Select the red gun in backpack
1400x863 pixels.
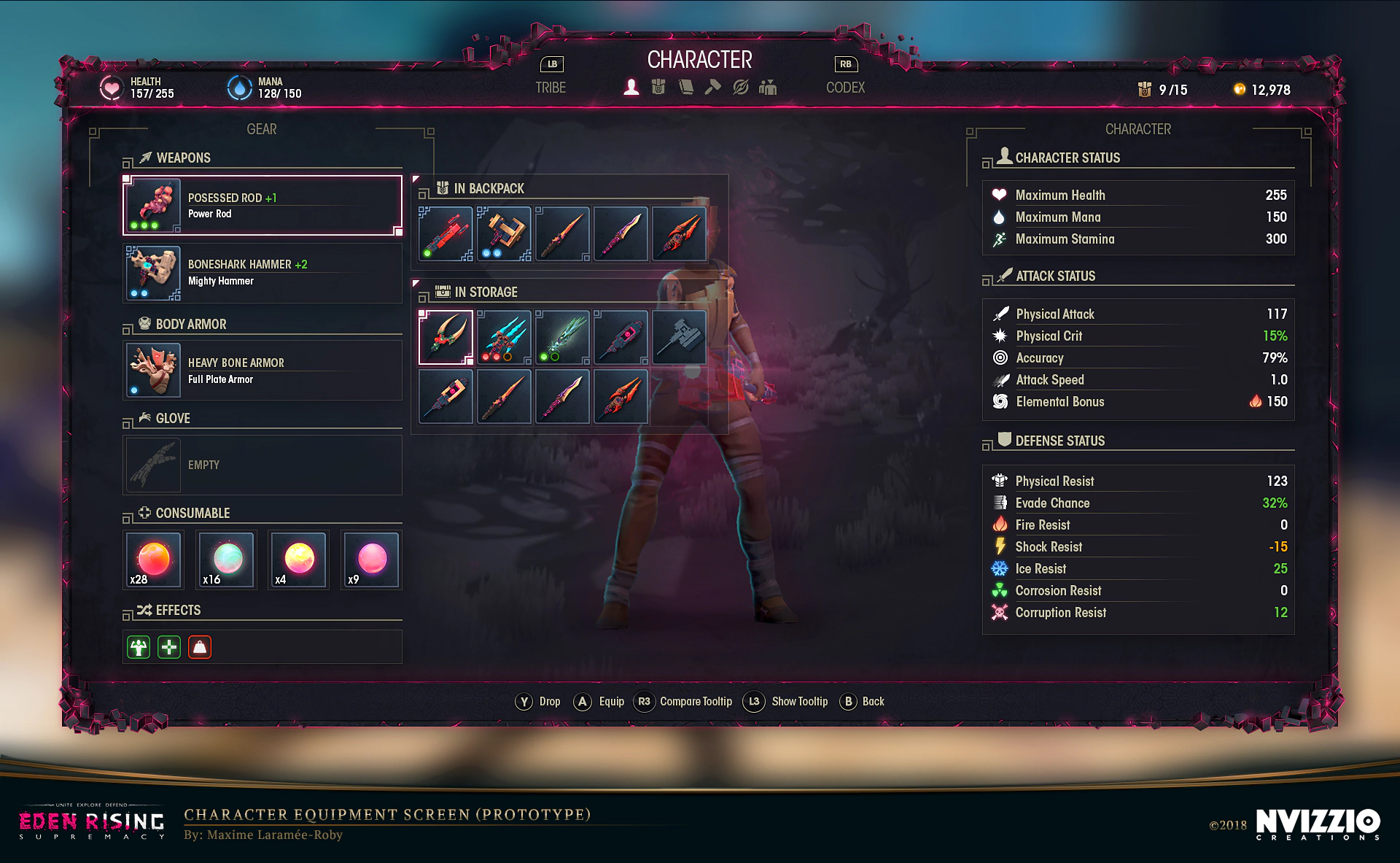point(446,234)
